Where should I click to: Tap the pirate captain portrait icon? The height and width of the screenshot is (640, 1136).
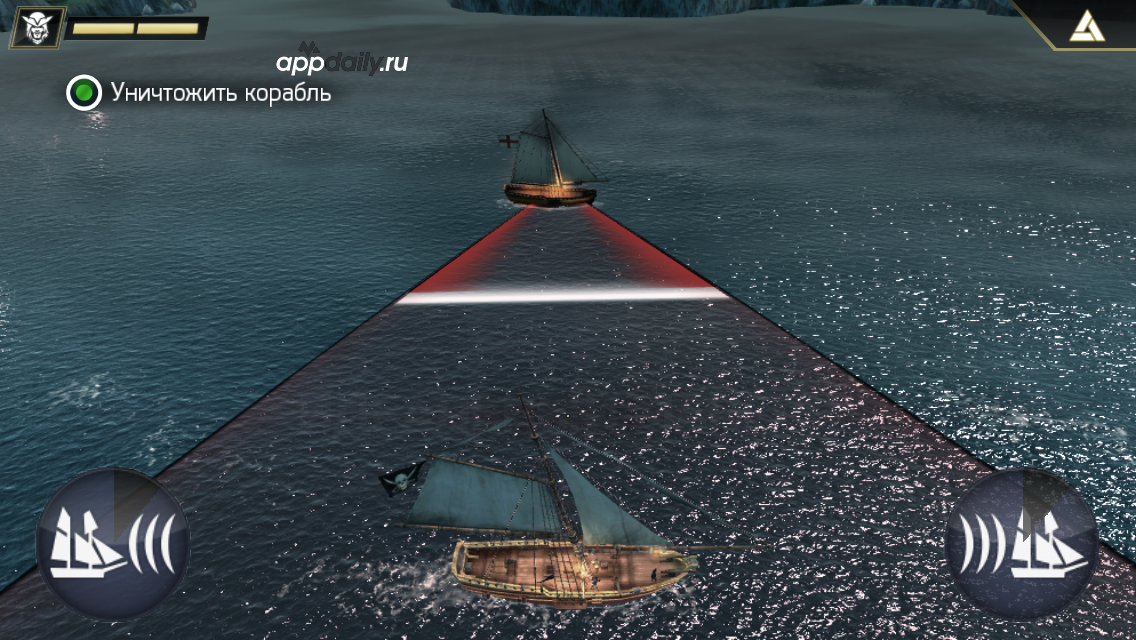(36, 27)
